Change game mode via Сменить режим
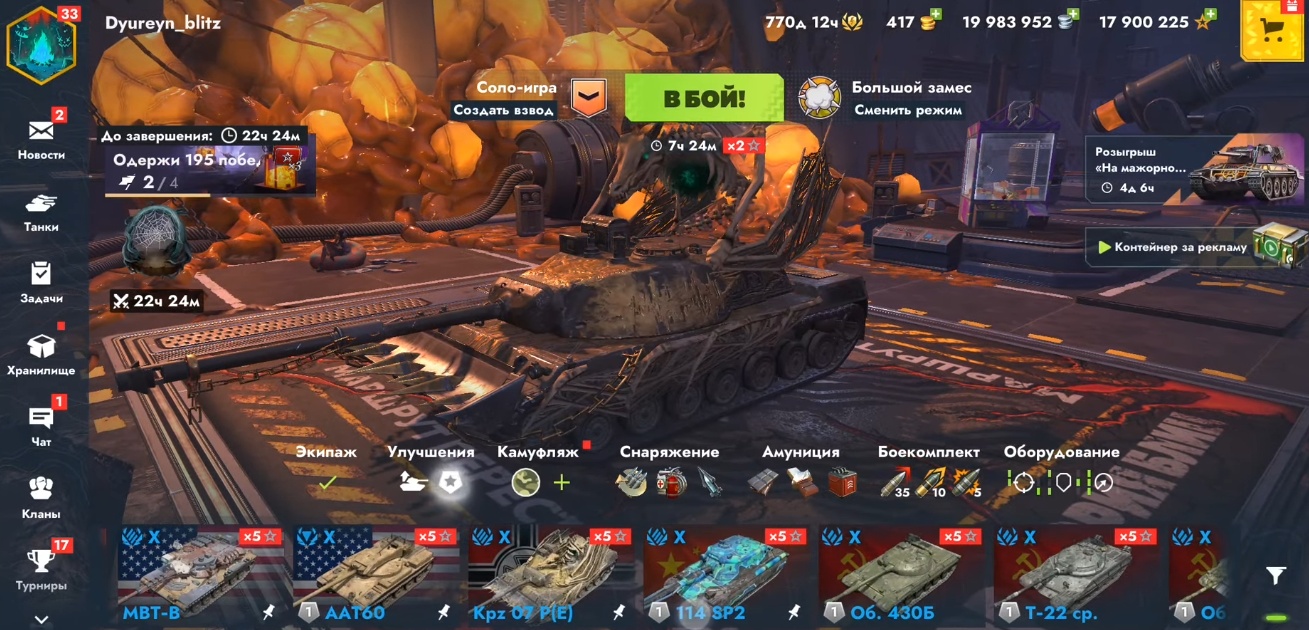 [x=908, y=110]
